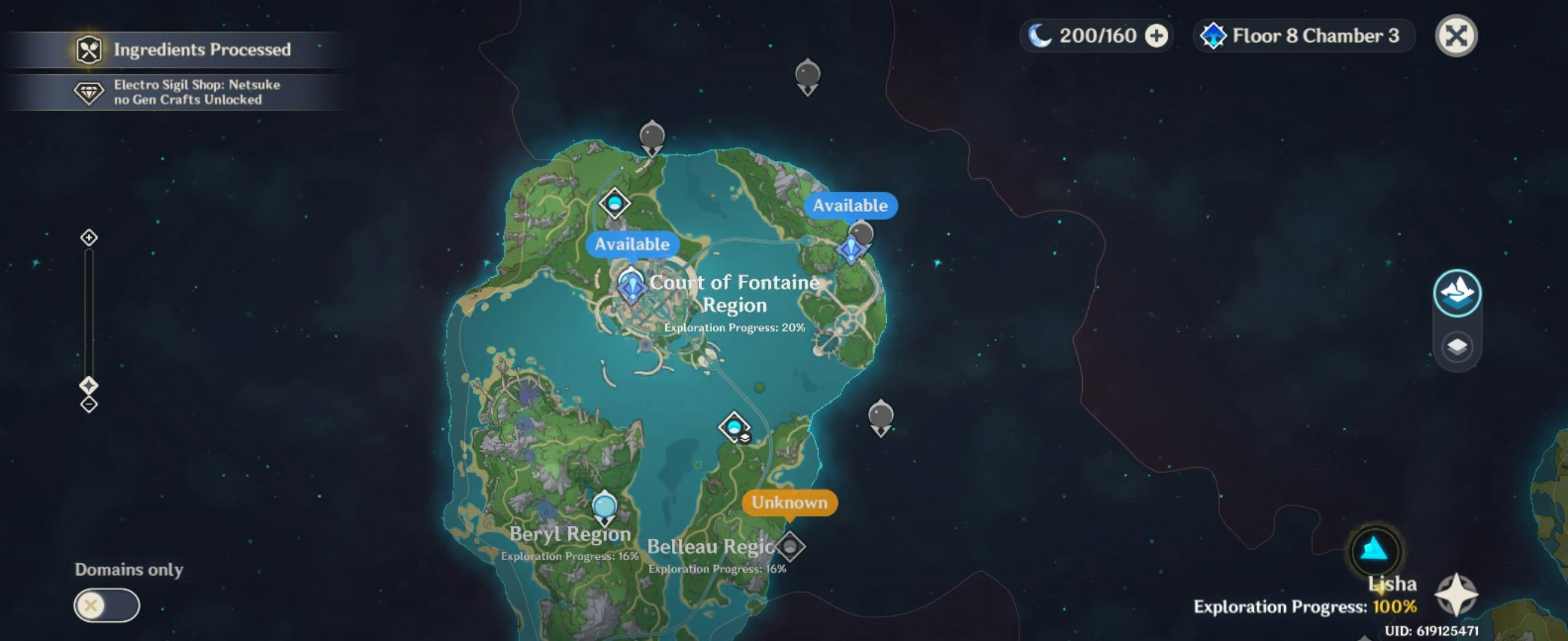This screenshot has height=641, width=1568.
Task: Add Original Resin with the plus button
Action: 1156,36
